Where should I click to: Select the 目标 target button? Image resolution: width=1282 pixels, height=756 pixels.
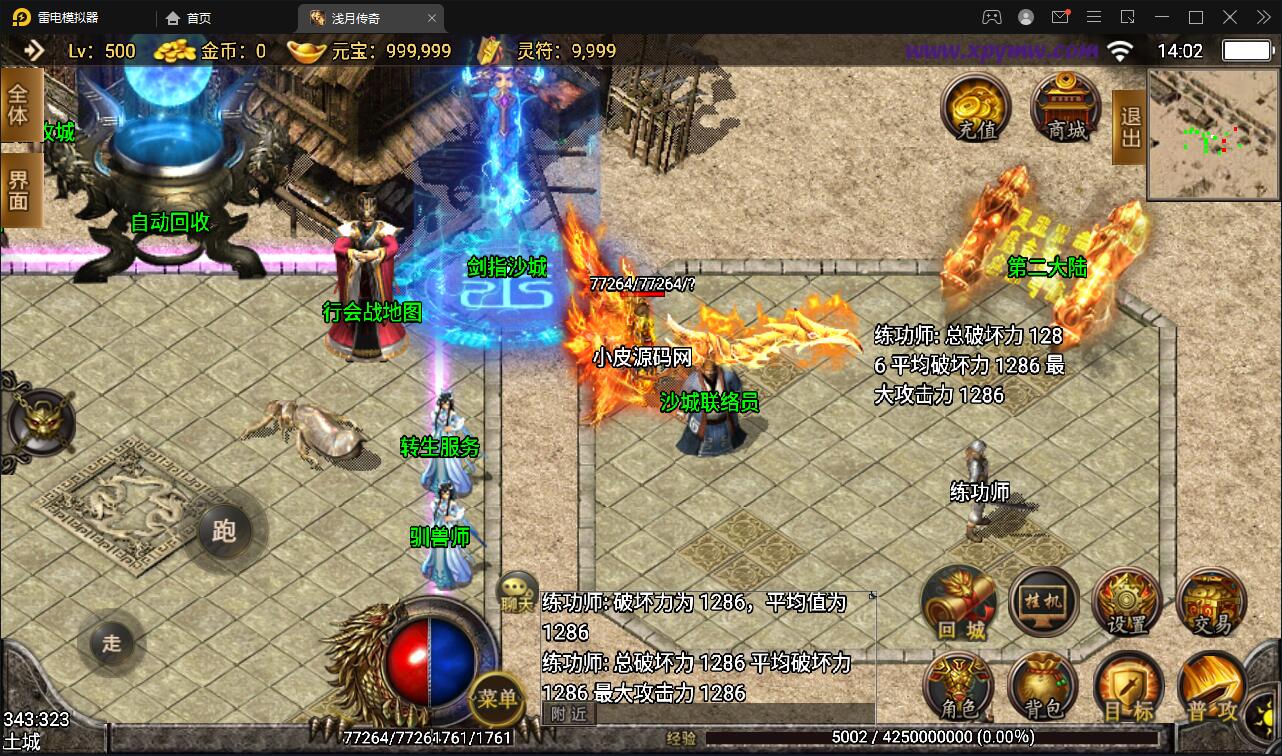pos(1128,687)
